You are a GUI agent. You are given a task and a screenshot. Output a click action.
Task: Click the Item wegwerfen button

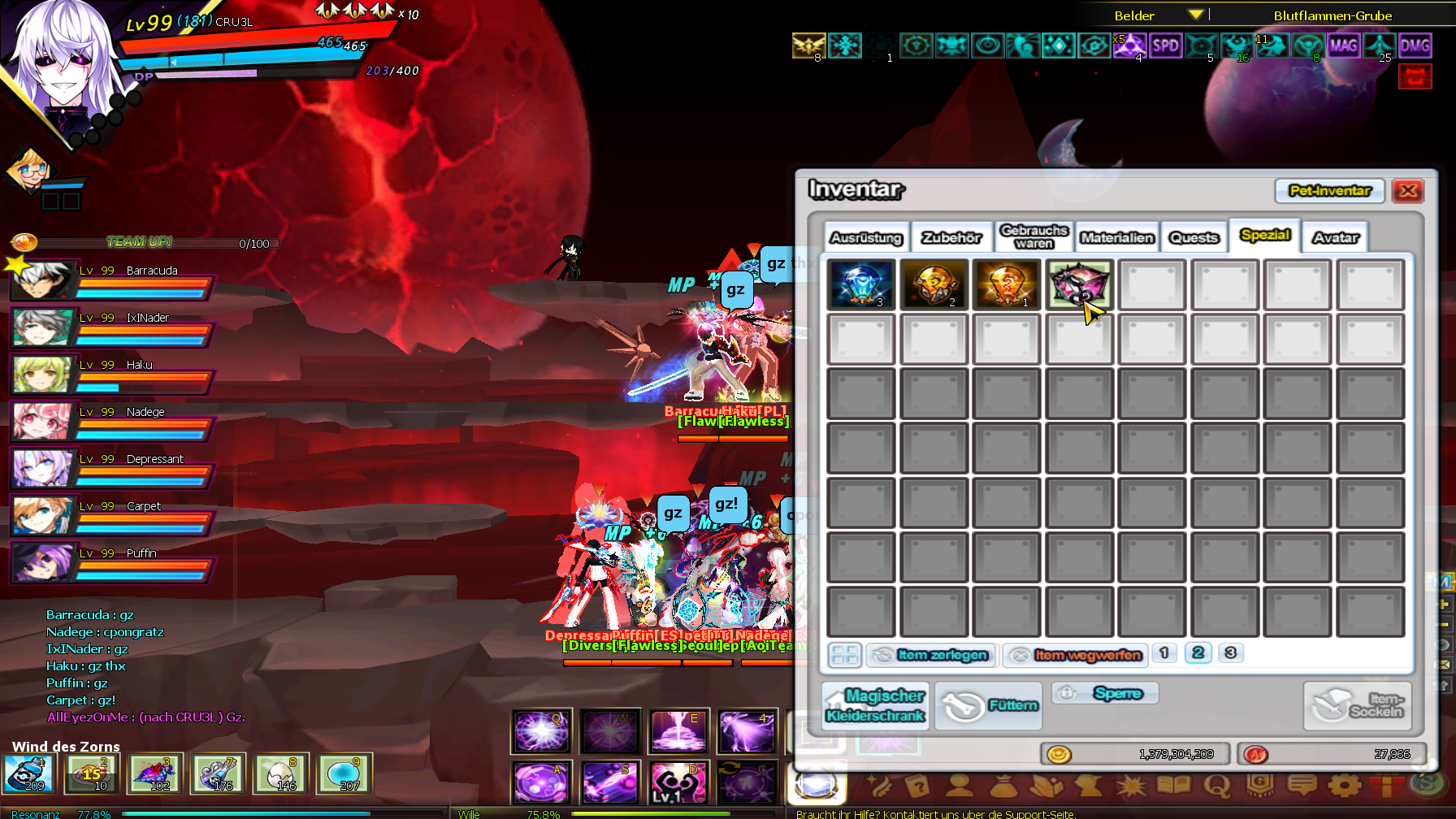1076,655
